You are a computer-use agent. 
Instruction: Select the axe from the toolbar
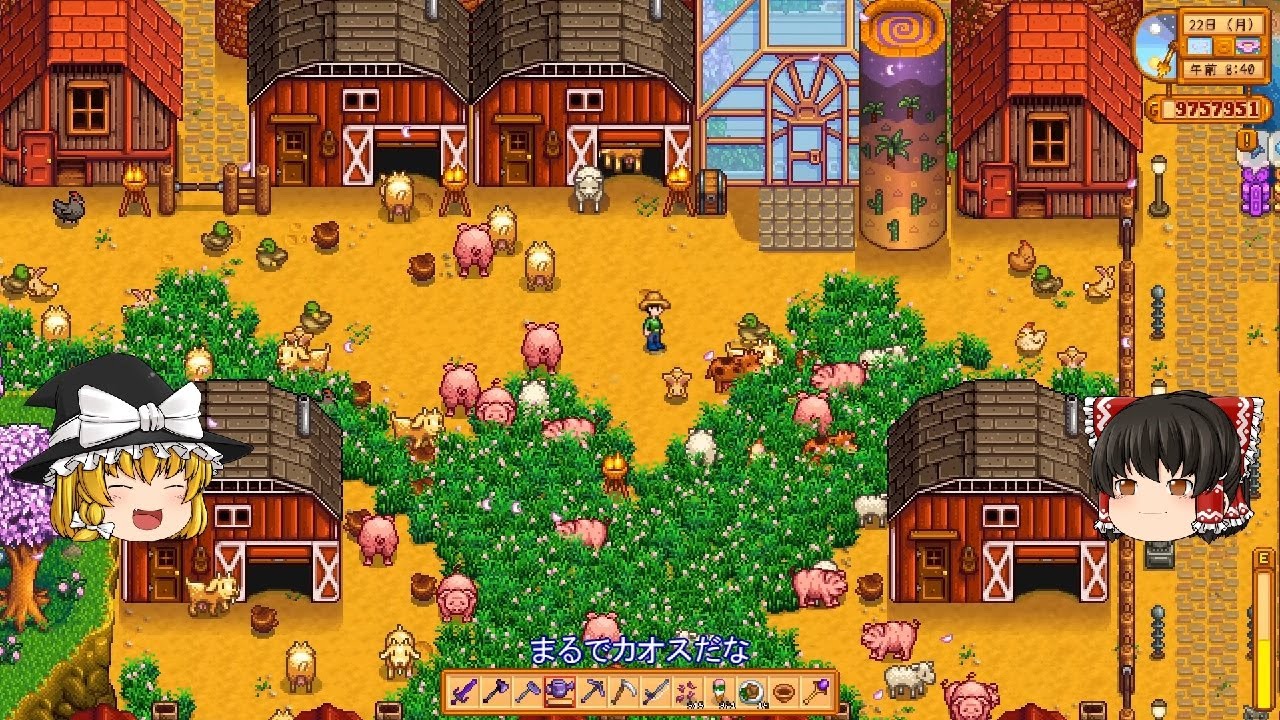[497, 692]
